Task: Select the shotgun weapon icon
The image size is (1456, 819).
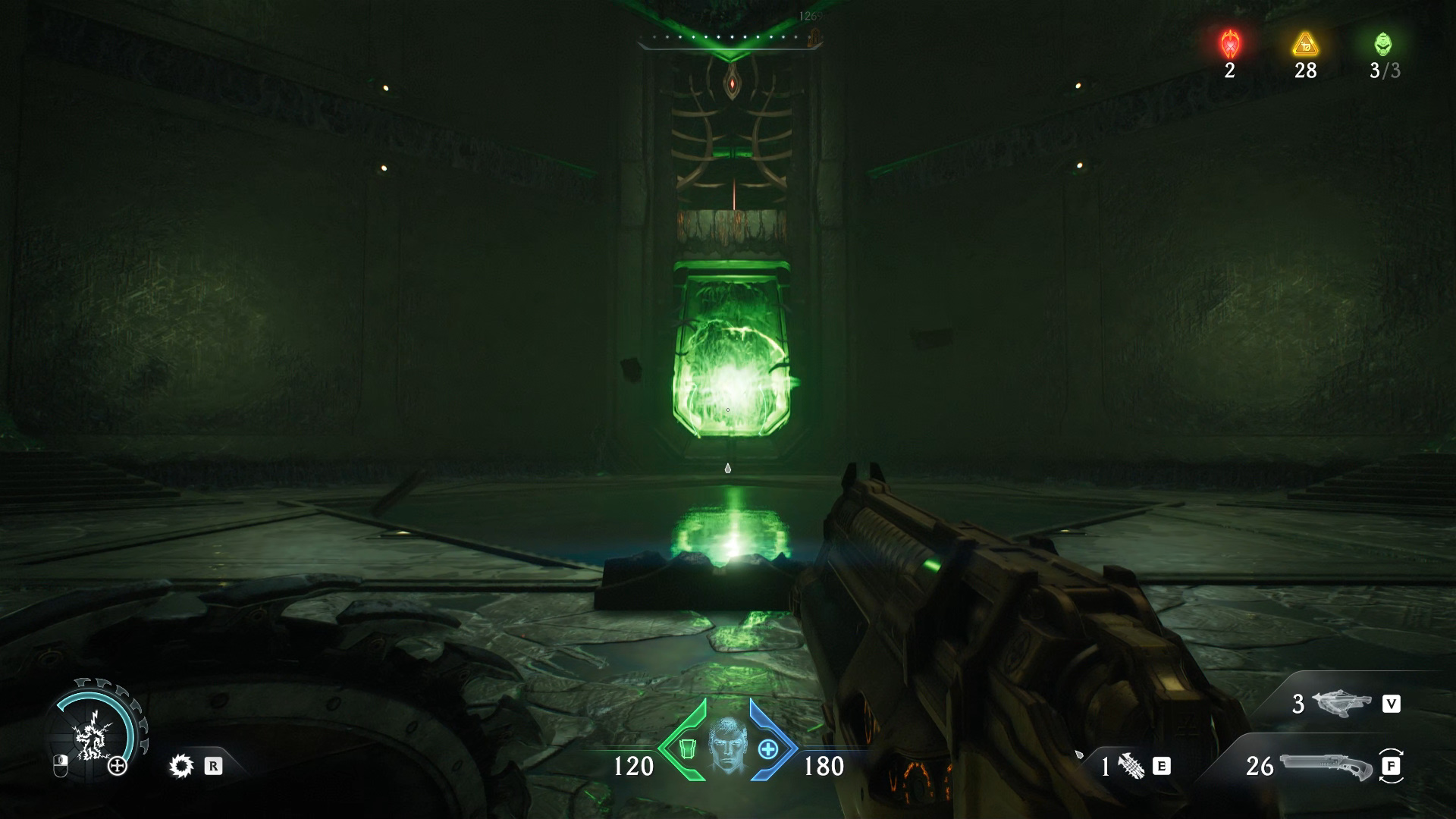Action: click(x=1326, y=766)
